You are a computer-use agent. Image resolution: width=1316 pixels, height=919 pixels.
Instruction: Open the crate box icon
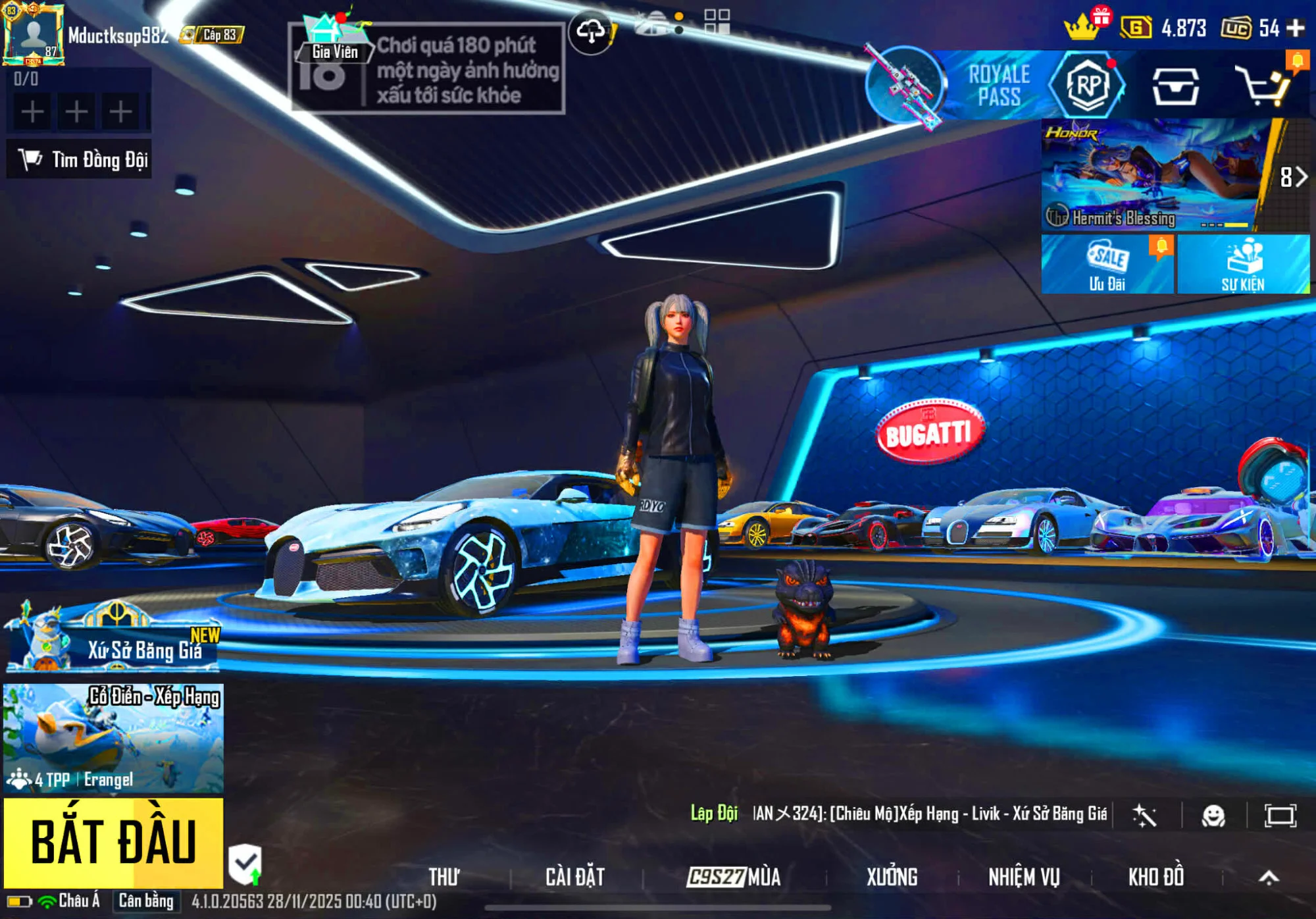(1175, 86)
